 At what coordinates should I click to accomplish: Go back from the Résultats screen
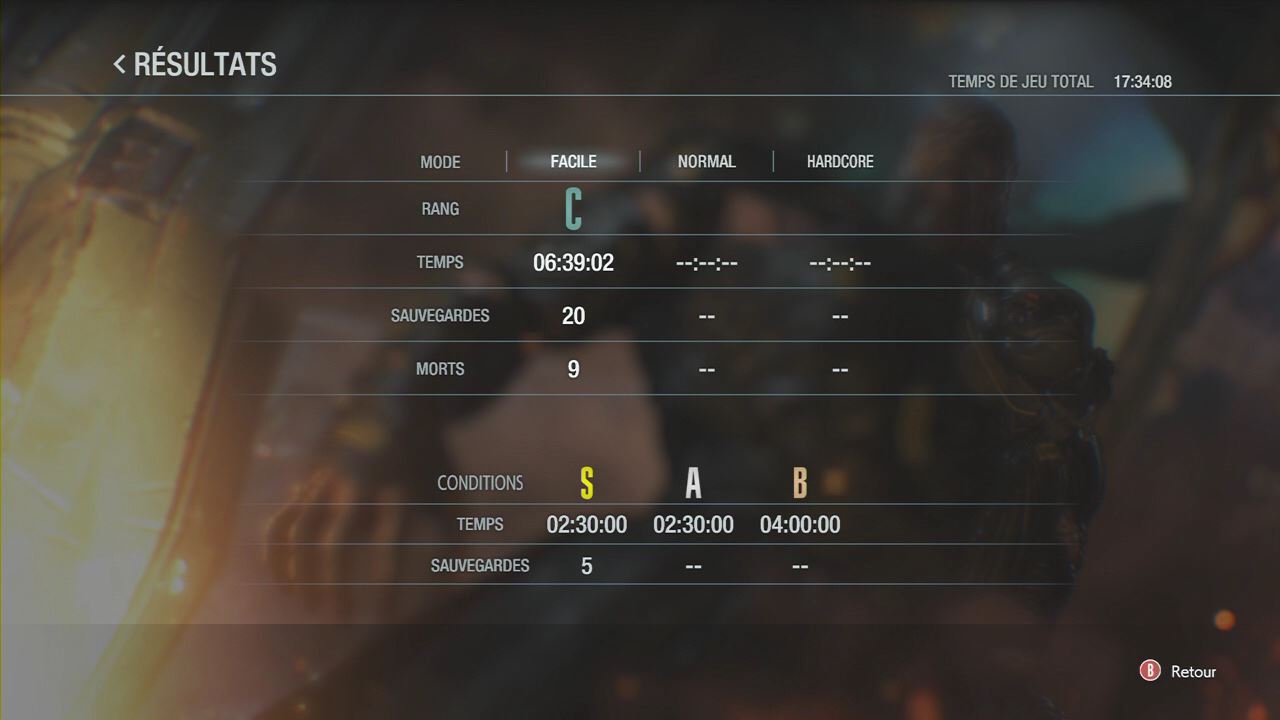click(x=1180, y=672)
